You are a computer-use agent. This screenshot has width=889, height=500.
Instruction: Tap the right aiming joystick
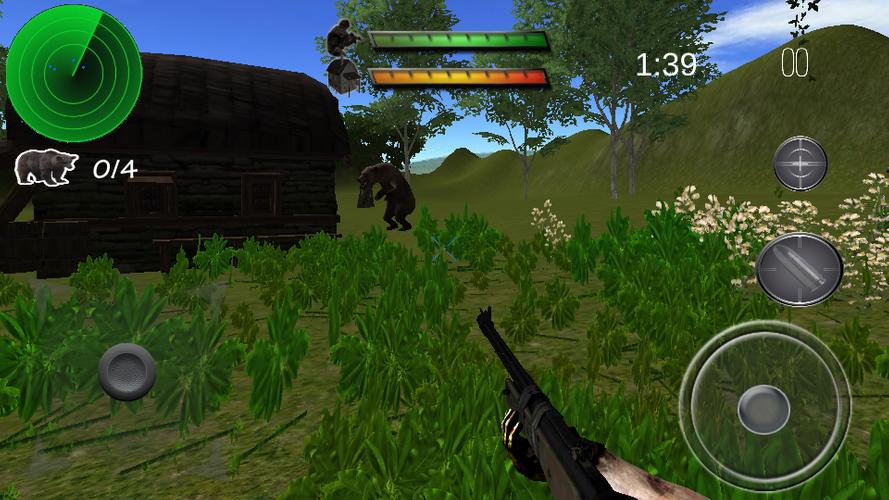click(764, 406)
